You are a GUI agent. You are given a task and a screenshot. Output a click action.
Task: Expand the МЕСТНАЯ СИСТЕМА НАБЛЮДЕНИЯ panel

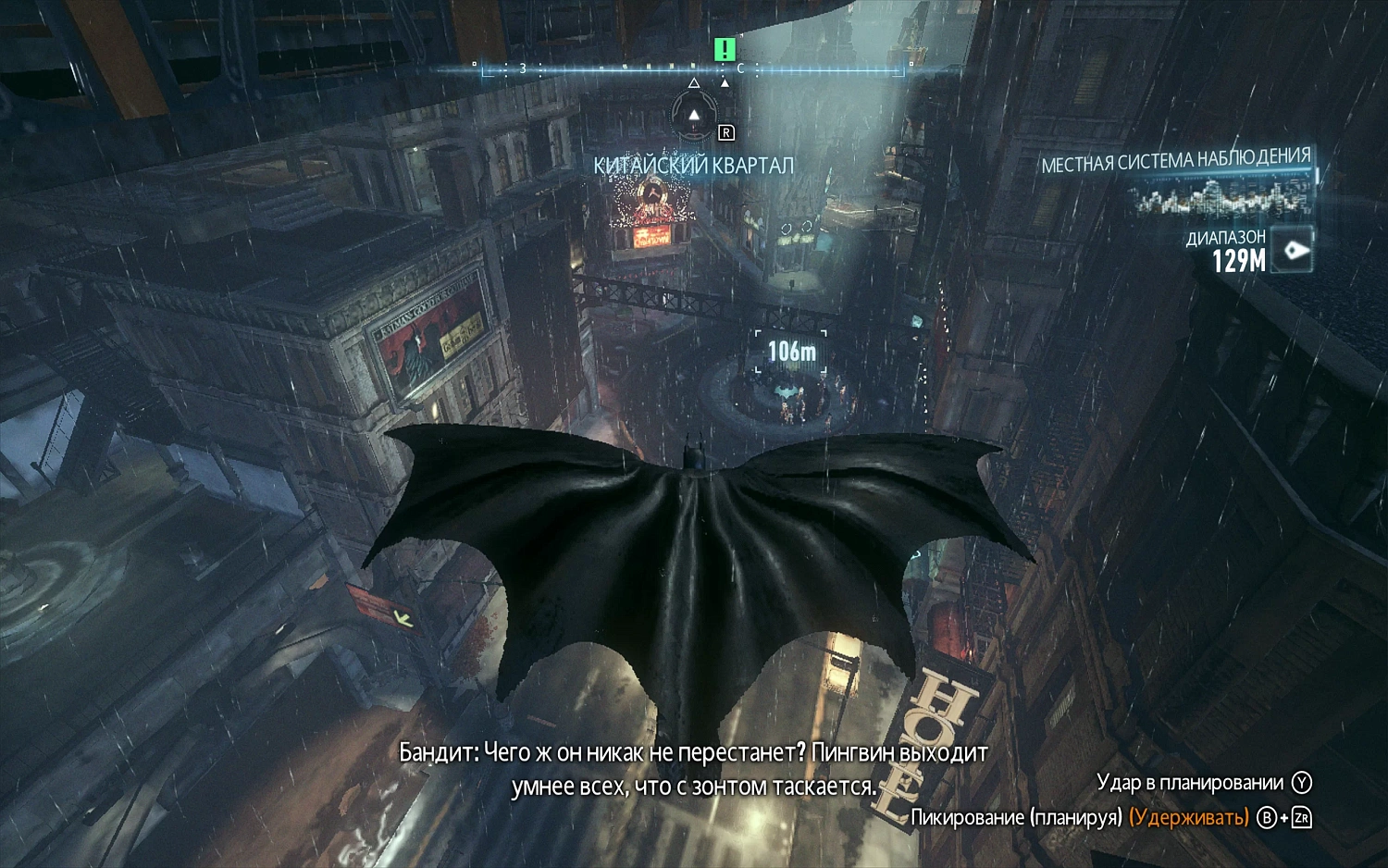1178,158
